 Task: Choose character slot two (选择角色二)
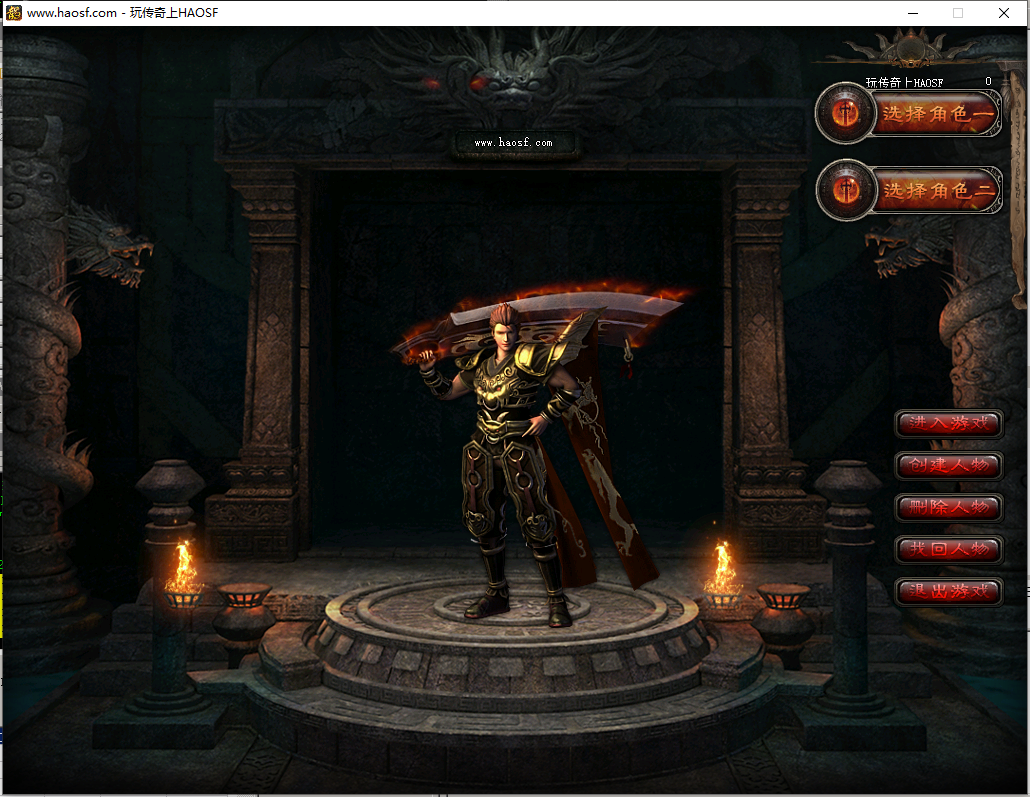[936, 190]
